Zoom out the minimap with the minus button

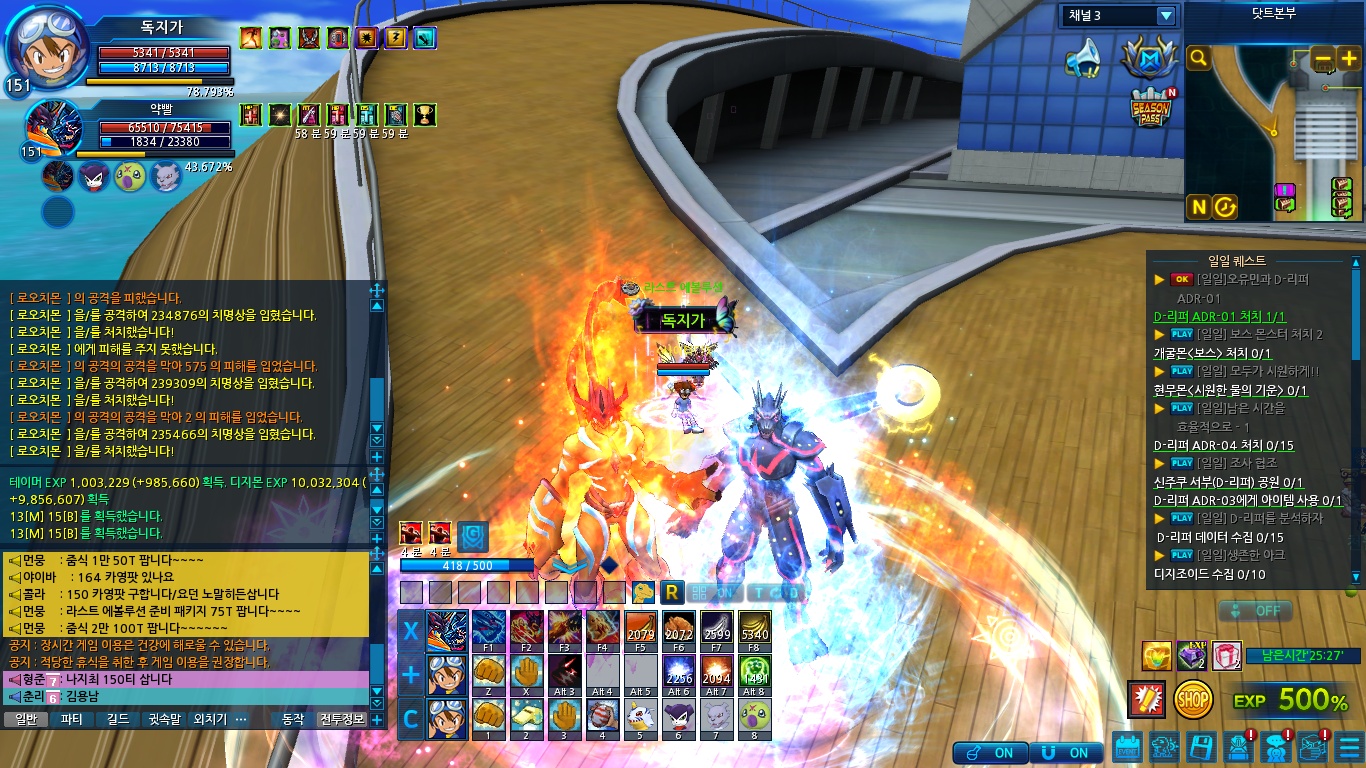(1323, 59)
